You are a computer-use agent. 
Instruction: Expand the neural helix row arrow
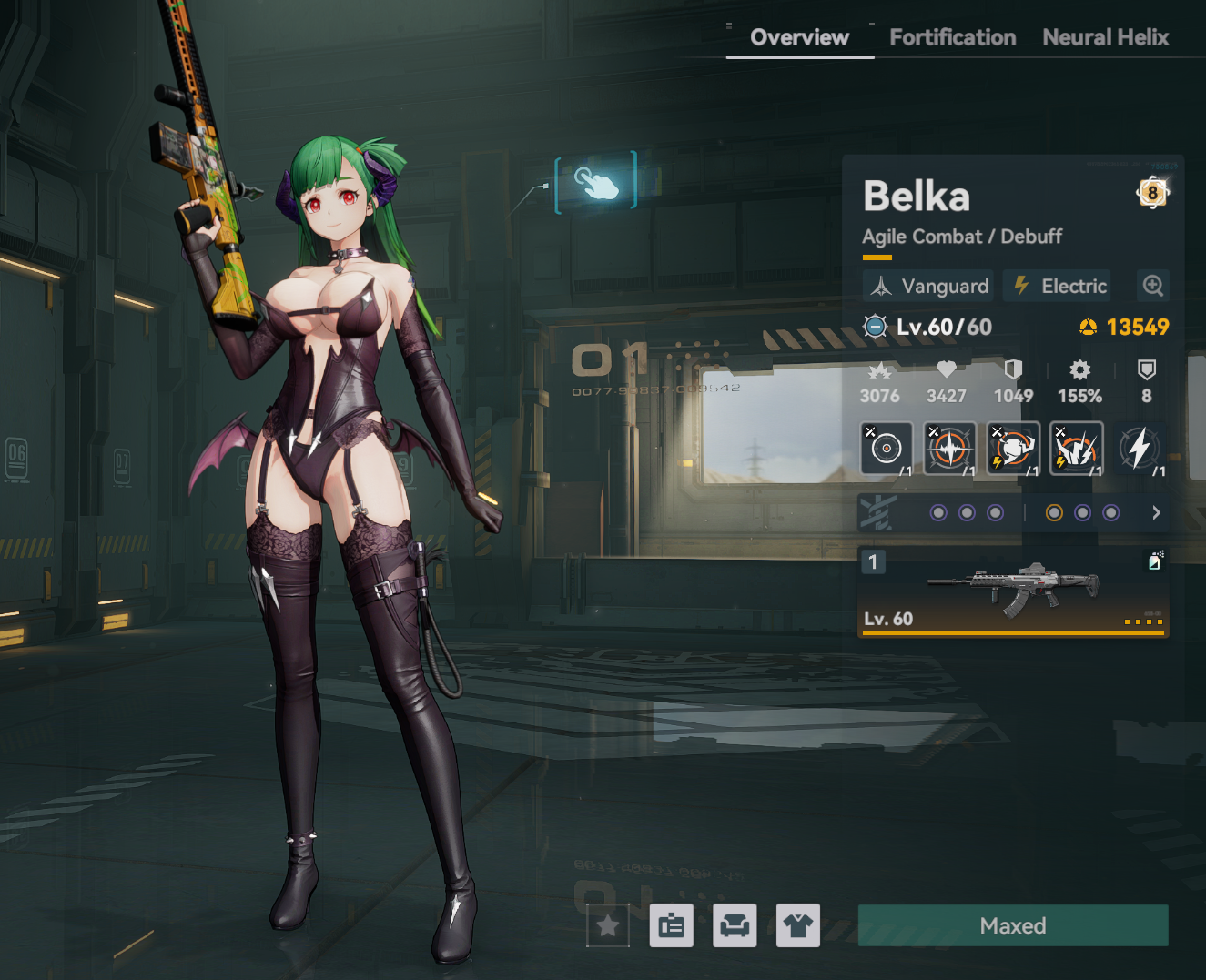click(x=1156, y=513)
